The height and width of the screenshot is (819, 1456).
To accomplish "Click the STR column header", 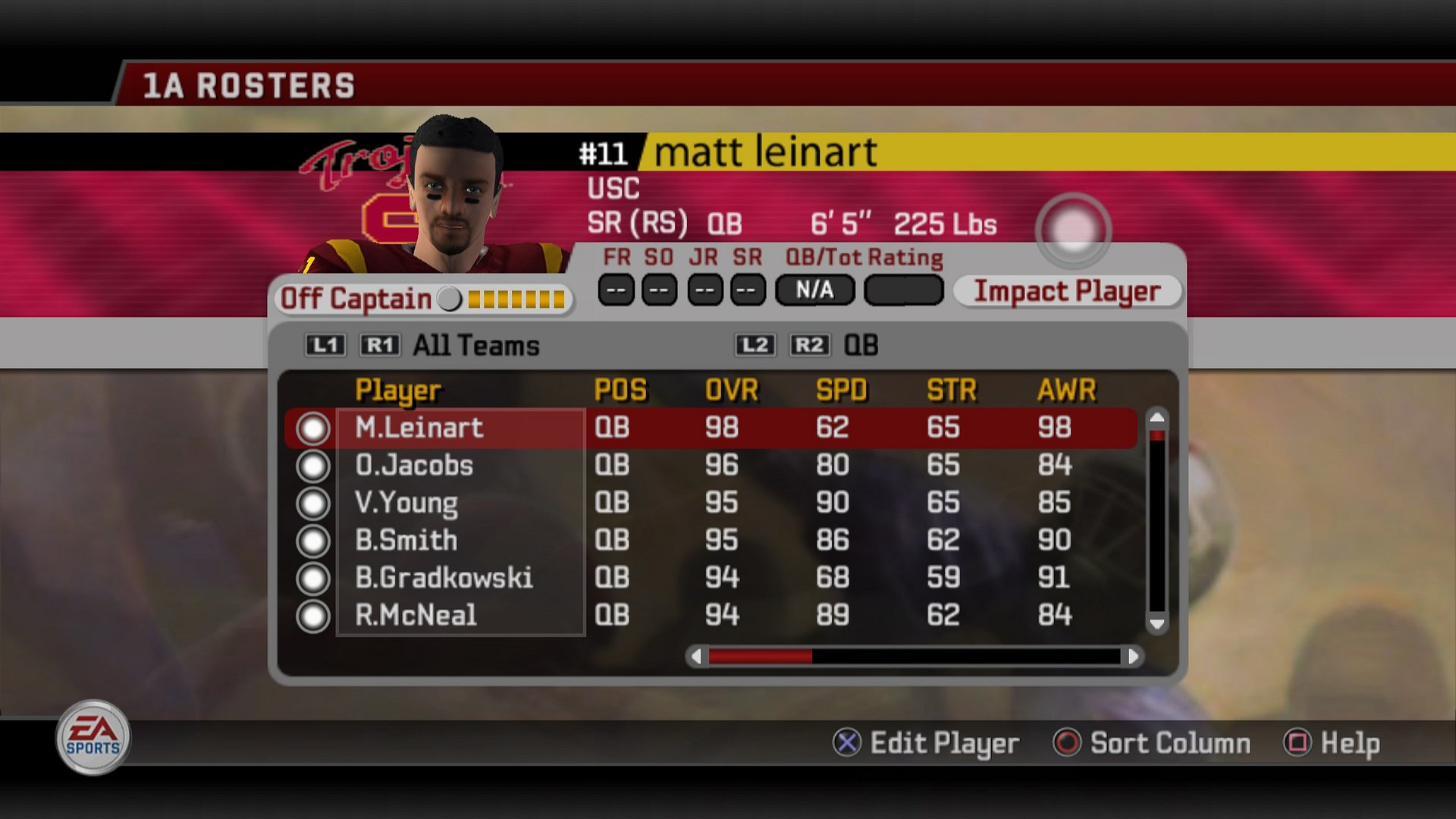I will [951, 390].
